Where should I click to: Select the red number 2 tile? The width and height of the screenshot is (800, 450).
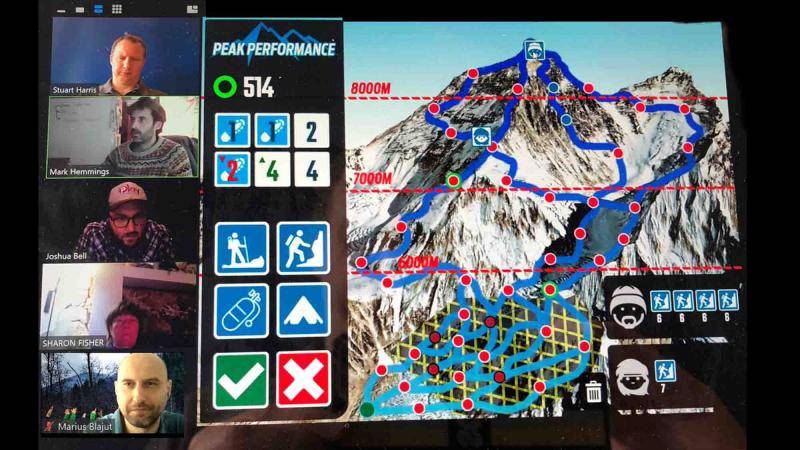232,168
